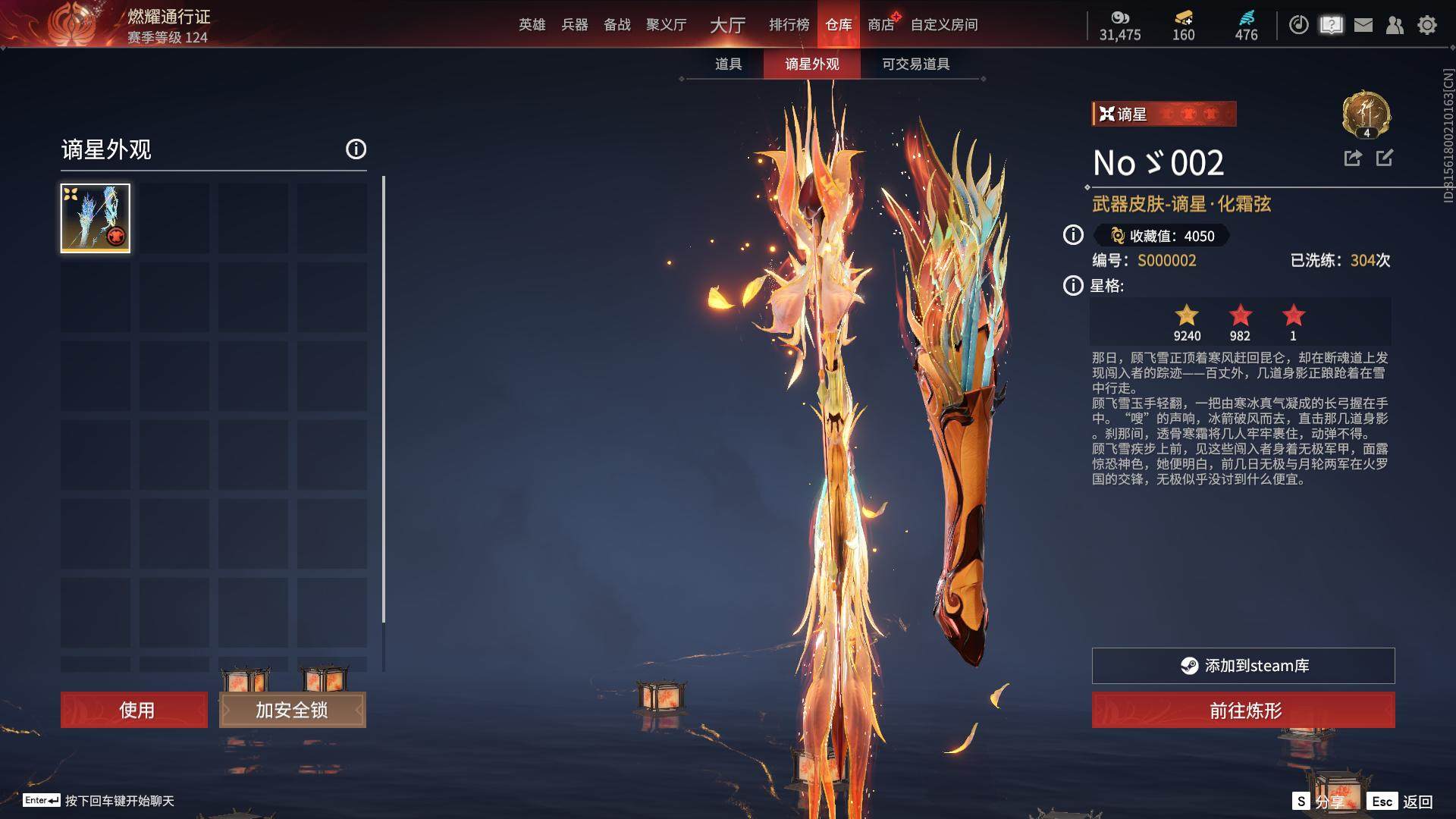The width and height of the screenshot is (1456, 819).
Task: Go to the 兵器 weapons menu
Action: click(x=574, y=25)
